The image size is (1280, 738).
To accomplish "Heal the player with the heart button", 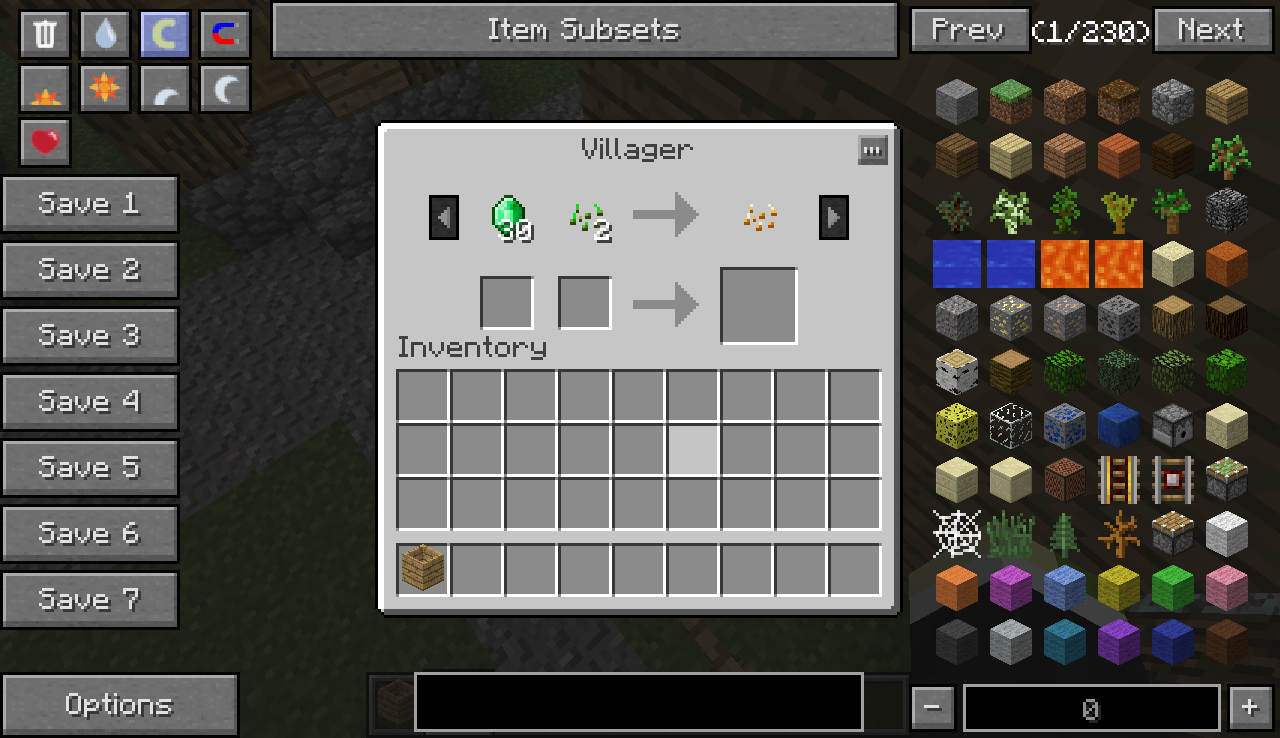I will tap(45, 142).
